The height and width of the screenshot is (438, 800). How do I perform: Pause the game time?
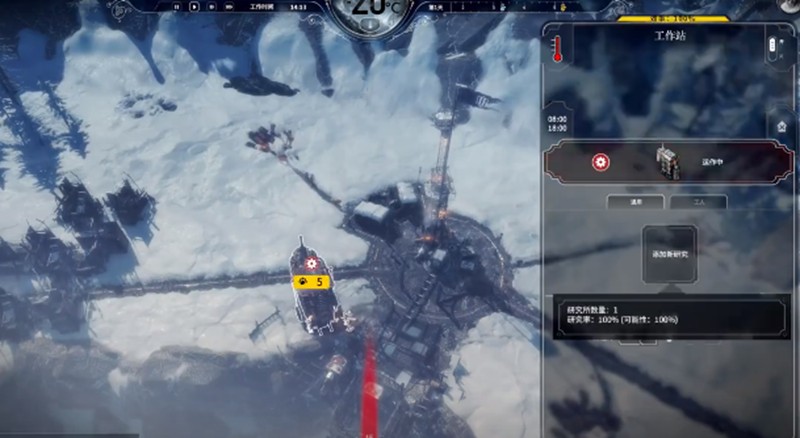pyautogui.click(x=177, y=7)
